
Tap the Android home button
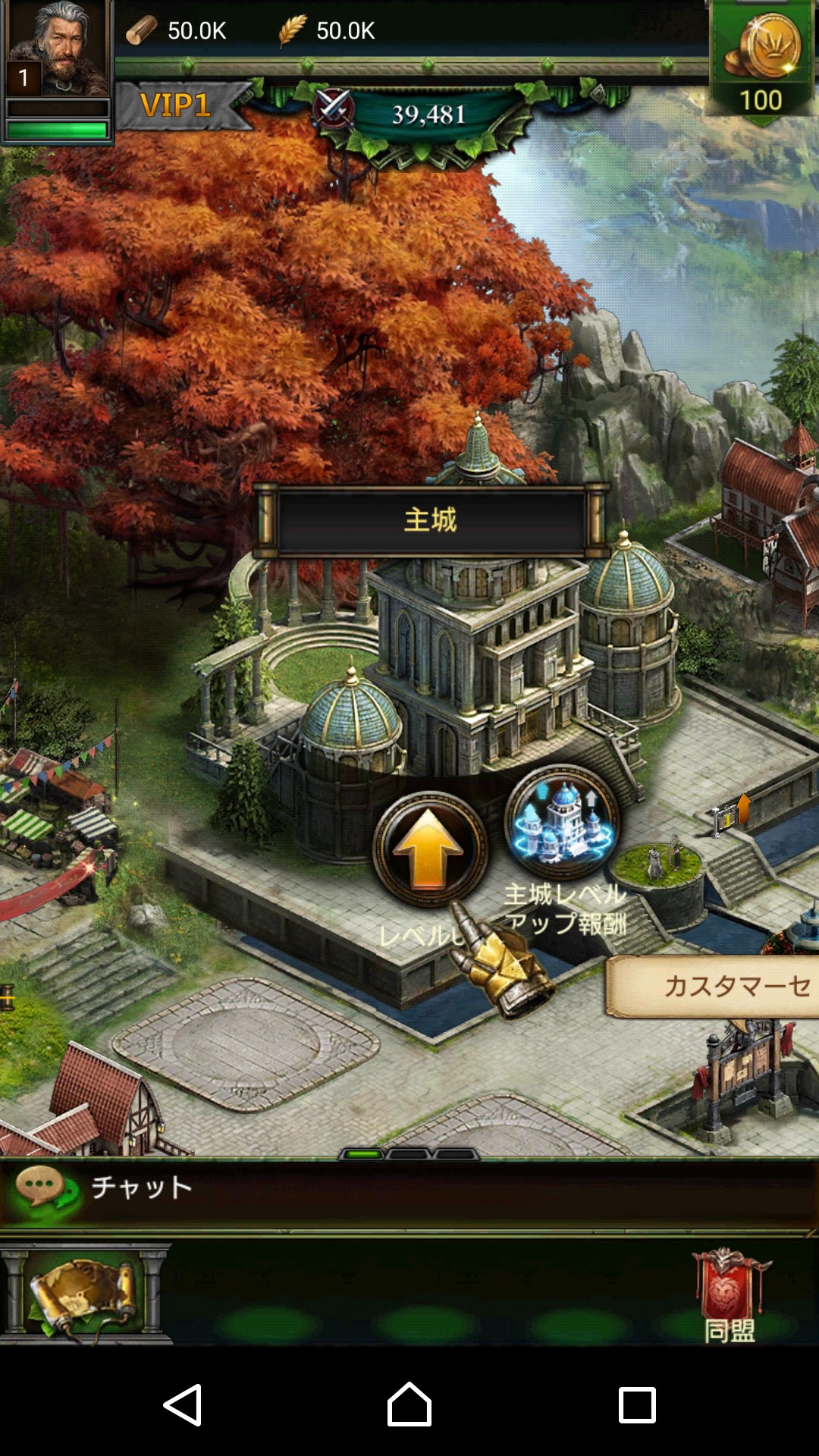click(x=409, y=1404)
